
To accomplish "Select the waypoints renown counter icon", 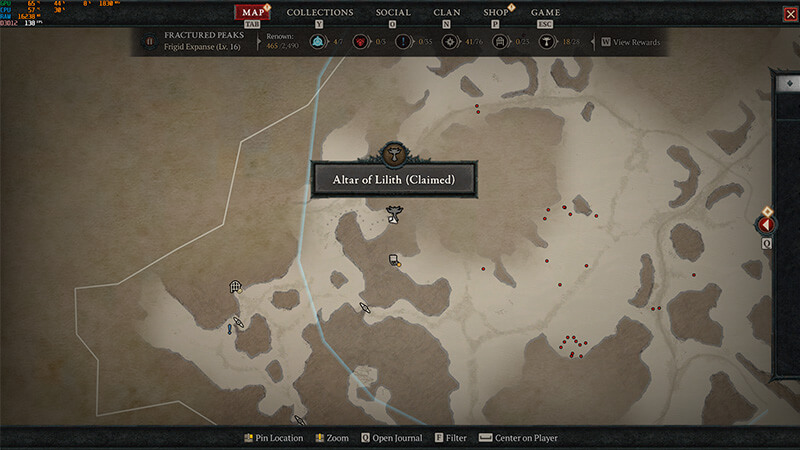I will pyautogui.click(x=317, y=42).
